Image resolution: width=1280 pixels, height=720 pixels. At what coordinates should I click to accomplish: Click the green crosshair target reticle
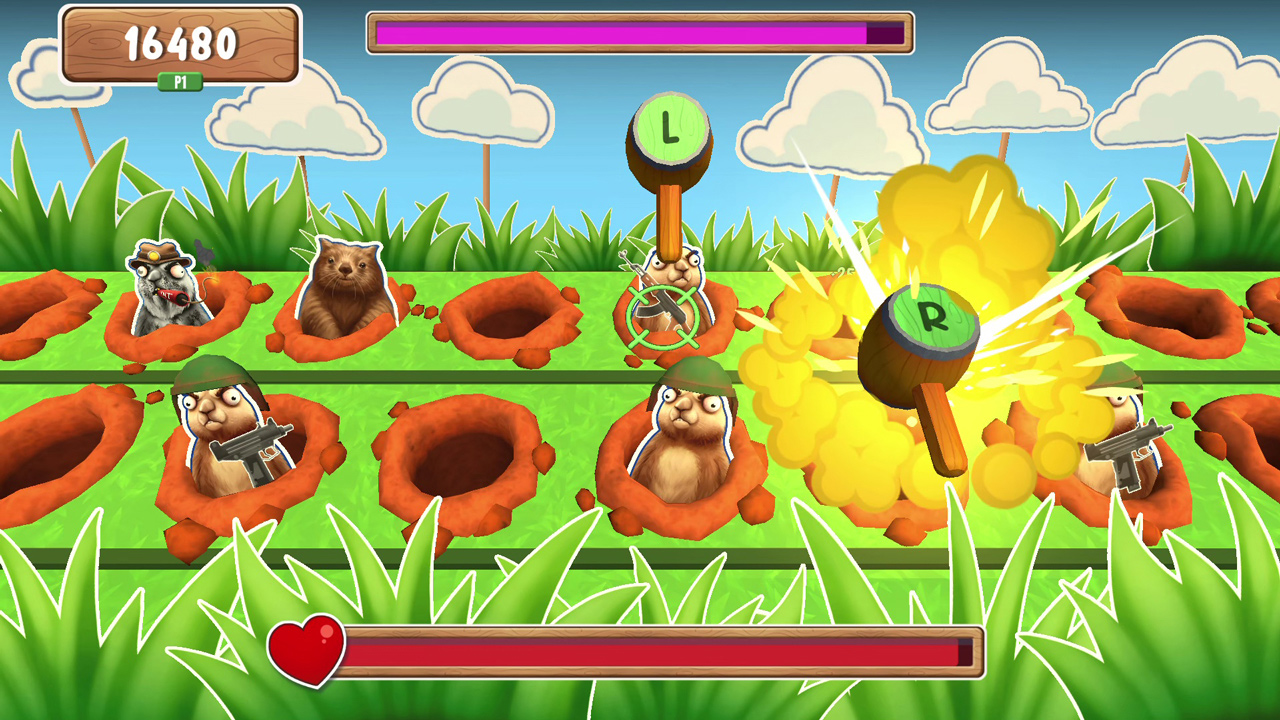click(665, 315)
